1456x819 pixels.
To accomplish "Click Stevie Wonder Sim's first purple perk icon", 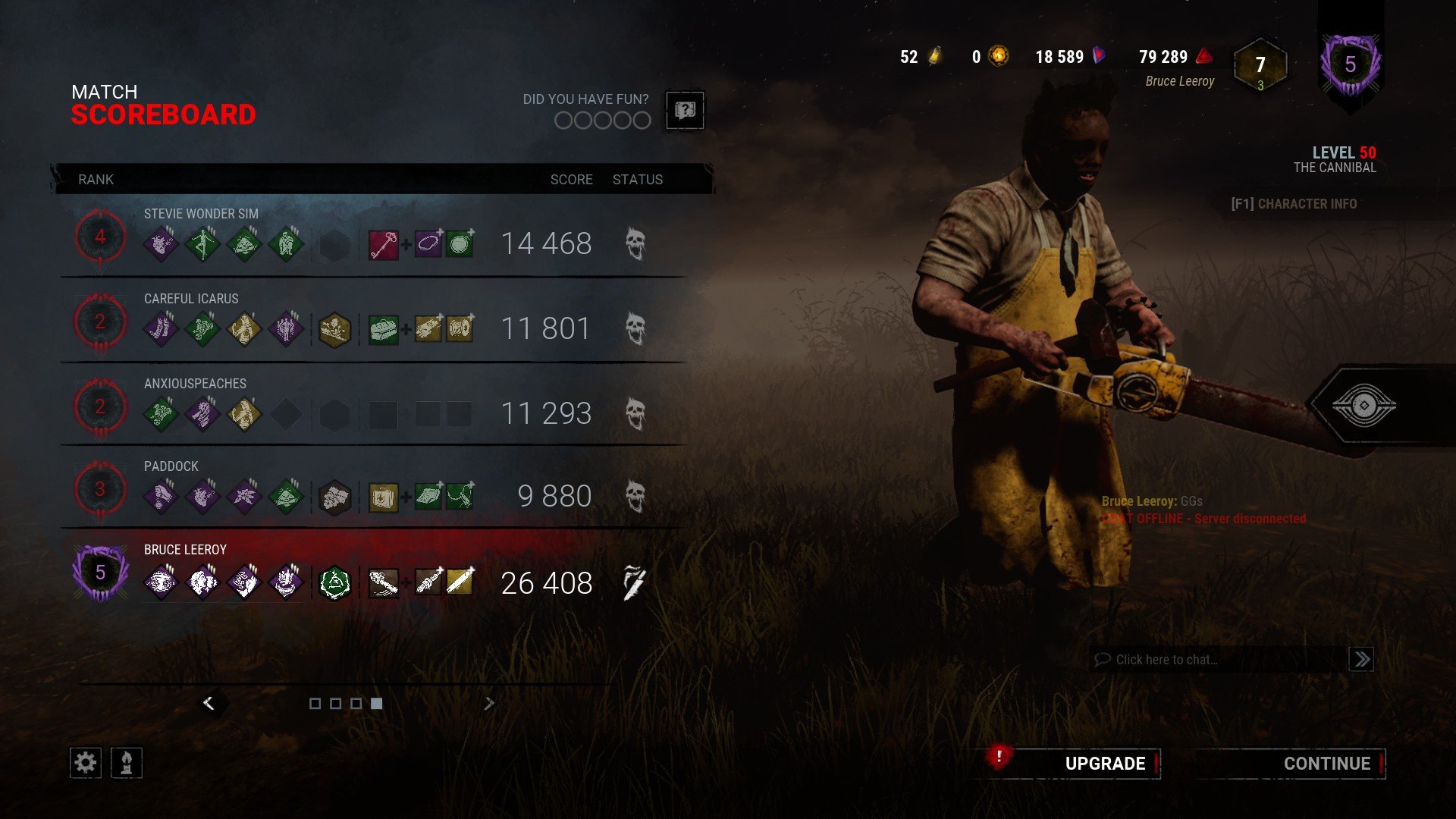I will pyautogui.click(x=161, y=243).
